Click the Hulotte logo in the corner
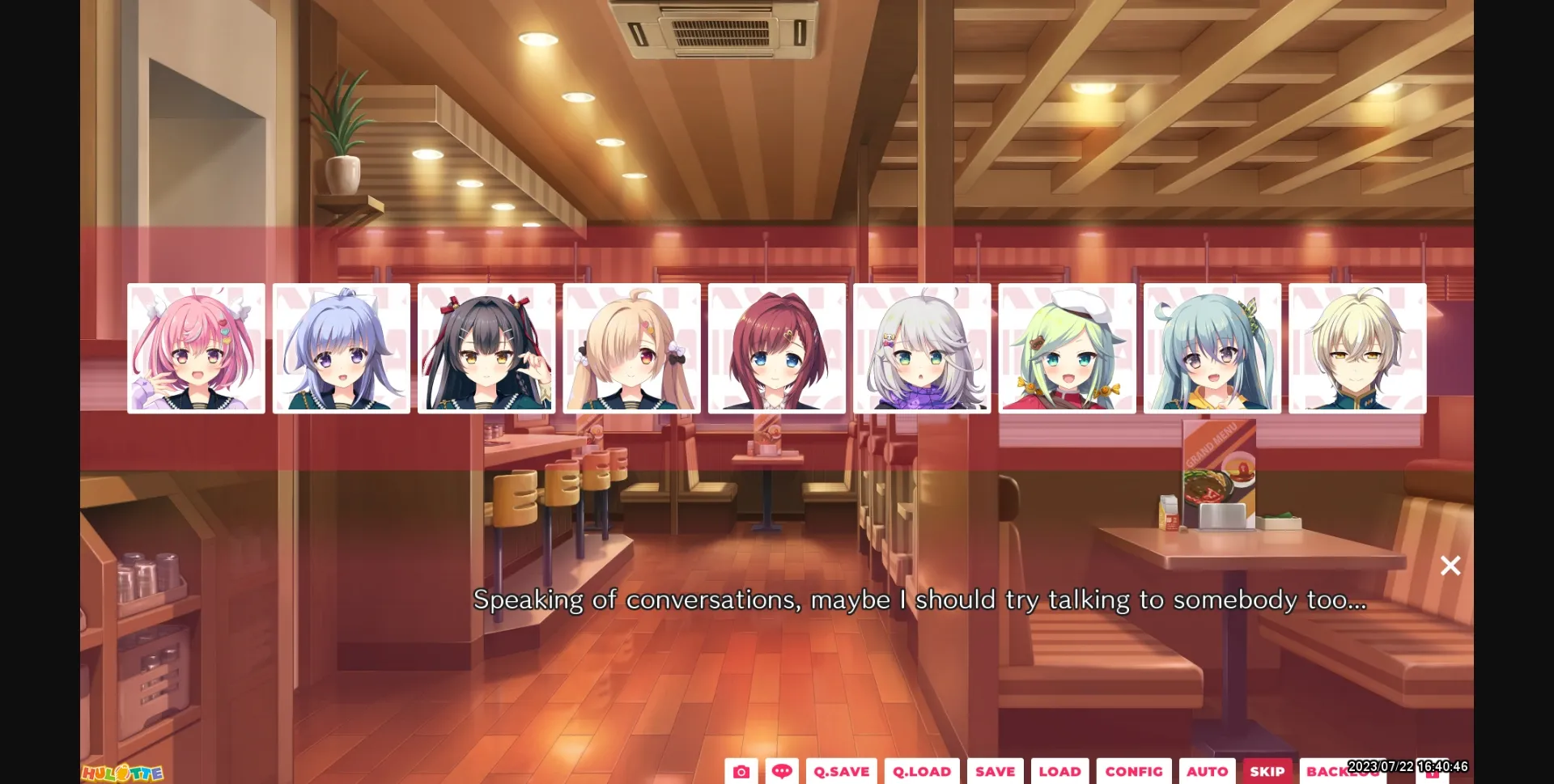Viewport: 1554px width, 784px height. click(x=123, y=773)
